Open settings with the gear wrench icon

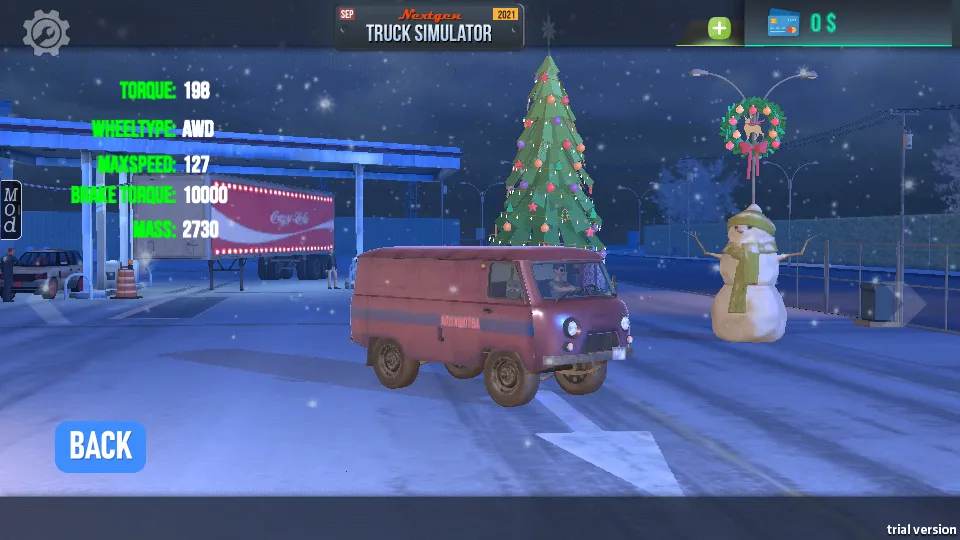(46, 33)
